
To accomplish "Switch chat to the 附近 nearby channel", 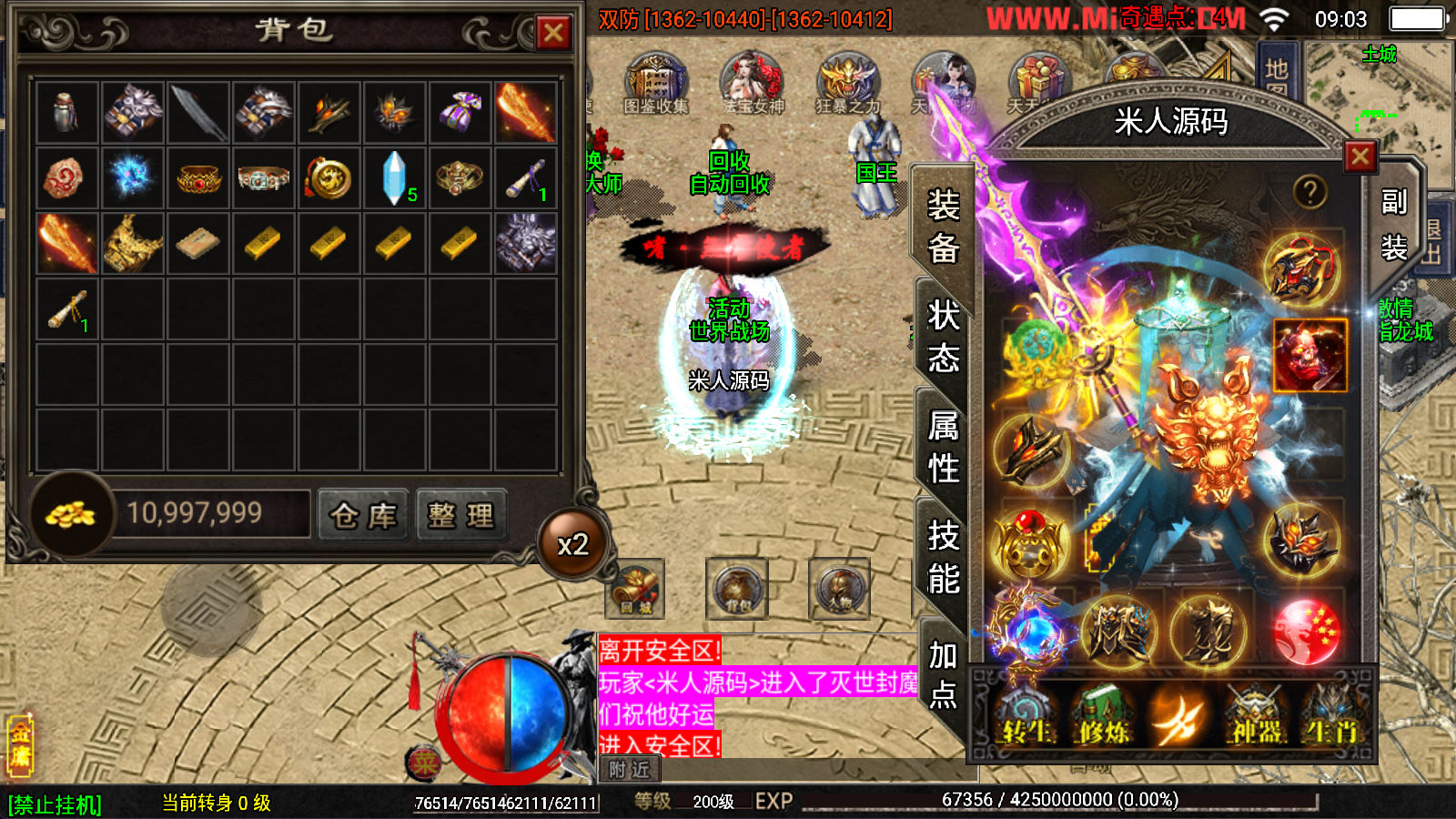I will (x=630, y=770).
